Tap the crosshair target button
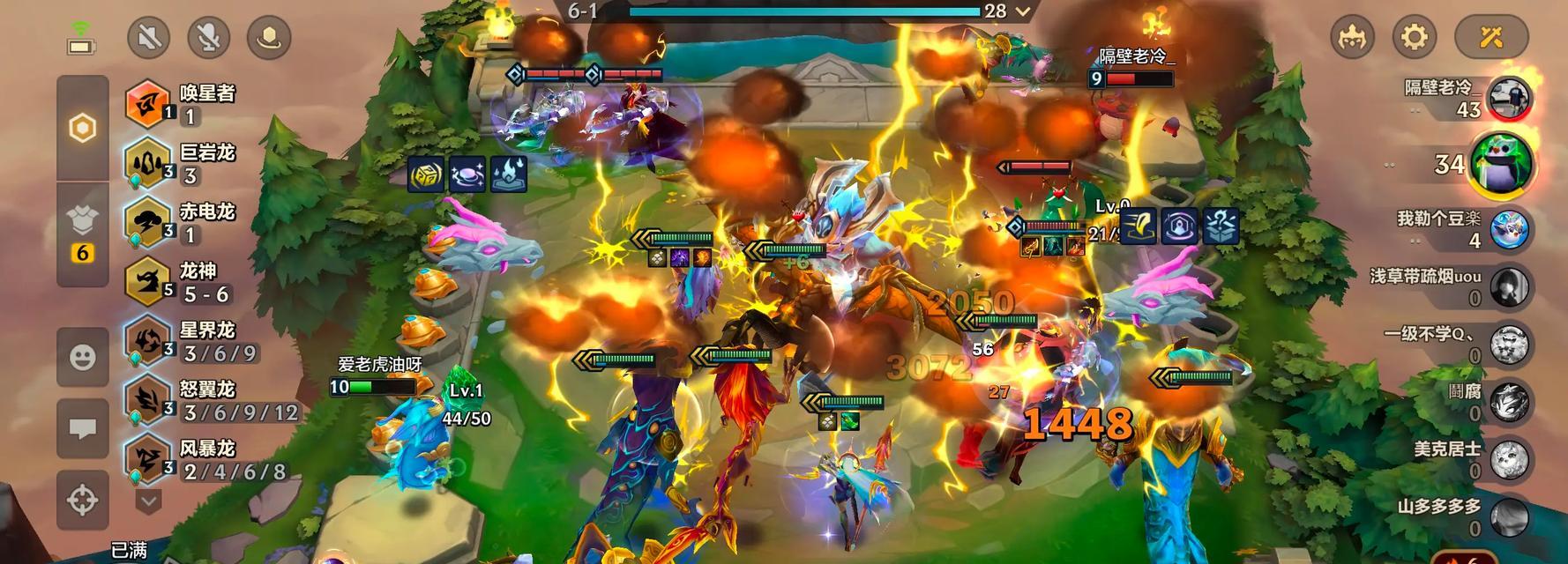The width and height of the screenshot is (1568, 564). click(82, 500)
